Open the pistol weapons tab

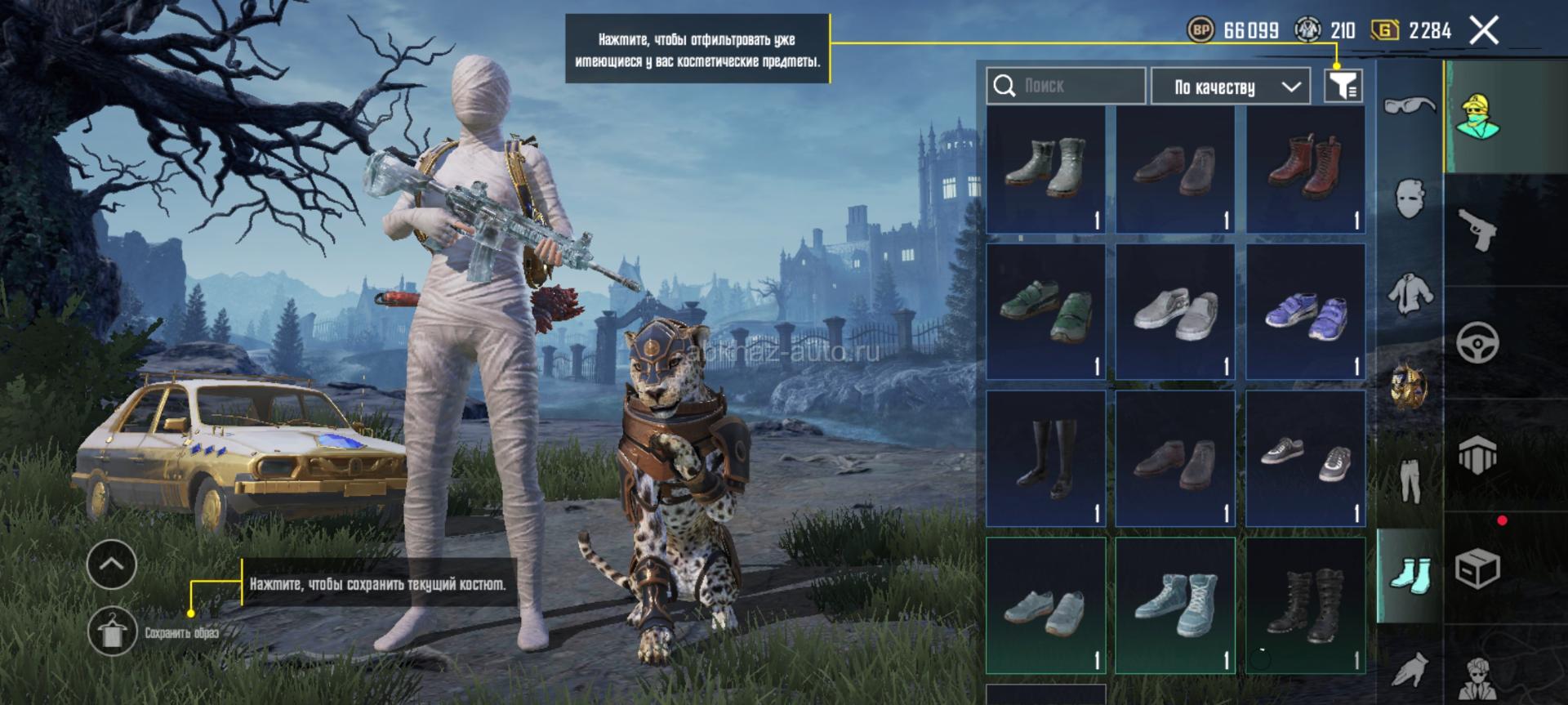coord(1478,230)
